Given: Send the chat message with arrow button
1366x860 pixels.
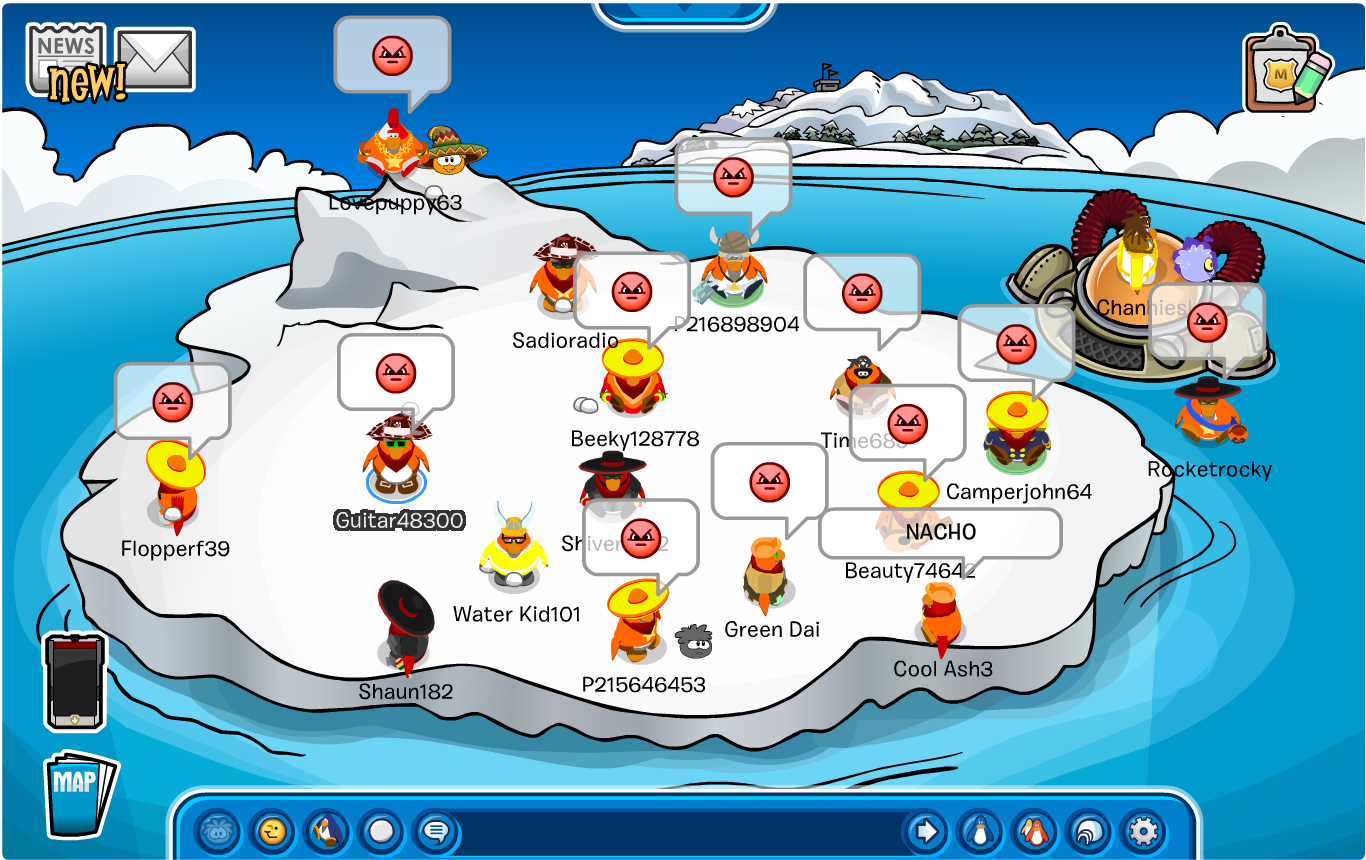Looking at the screenshot, I should (925, 830).
